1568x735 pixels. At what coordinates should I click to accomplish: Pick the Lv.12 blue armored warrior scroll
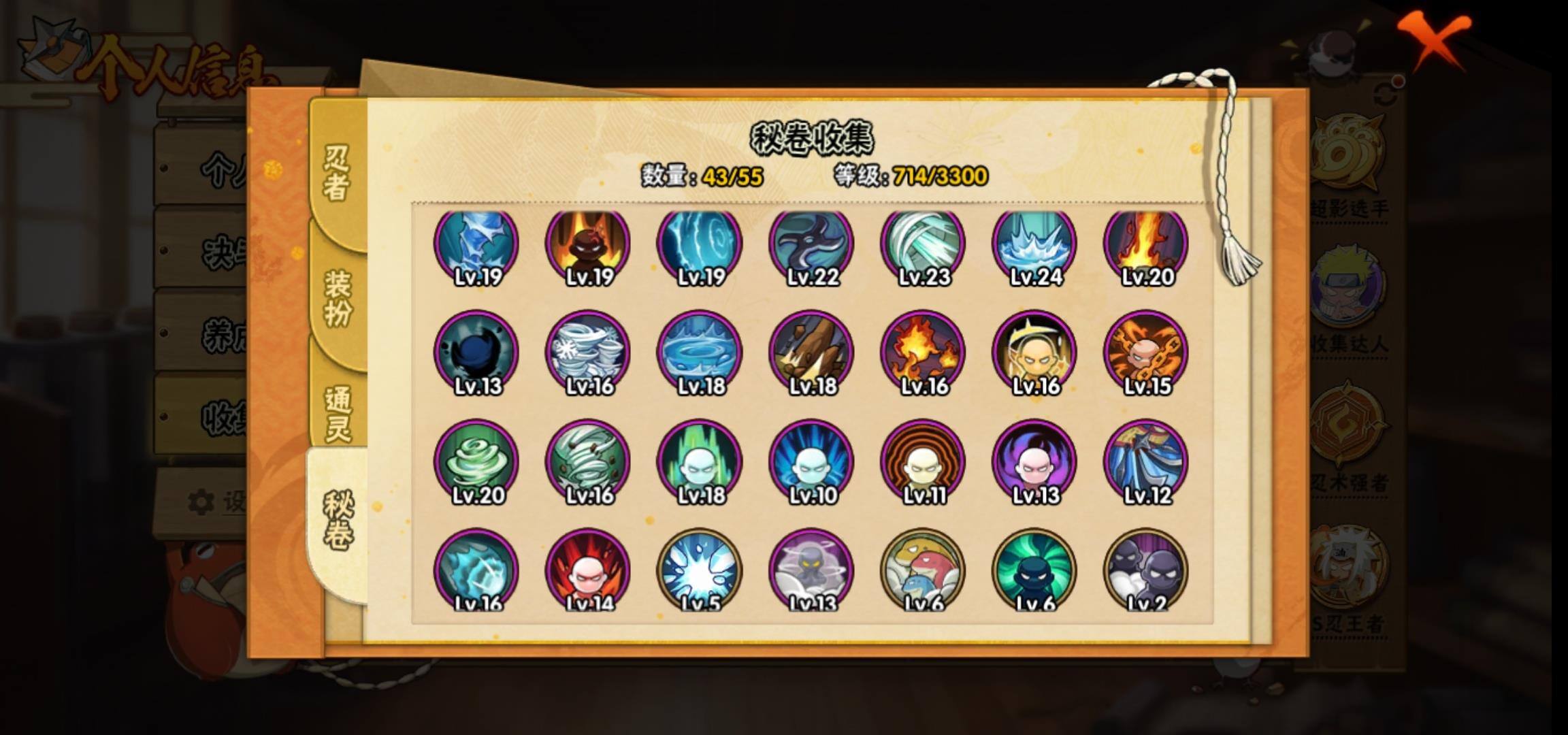(x=1145, y=461)
